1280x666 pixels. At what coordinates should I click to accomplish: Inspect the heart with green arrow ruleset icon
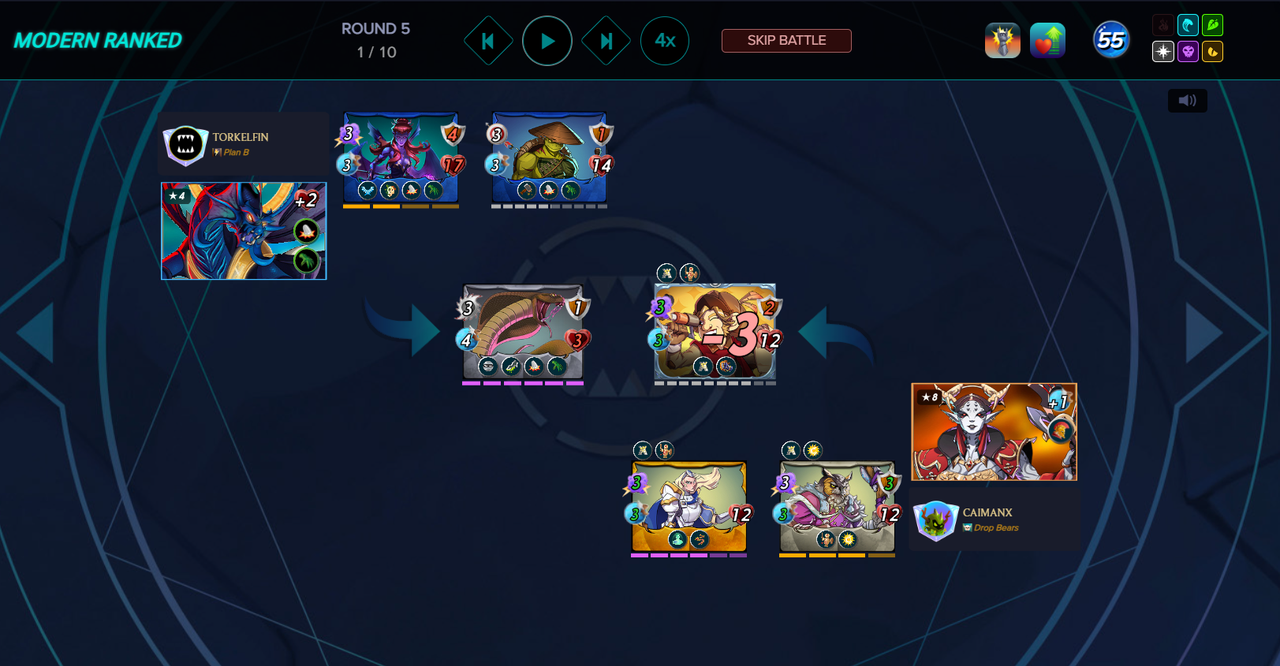pyautogui.click(x=1047, y=41)
